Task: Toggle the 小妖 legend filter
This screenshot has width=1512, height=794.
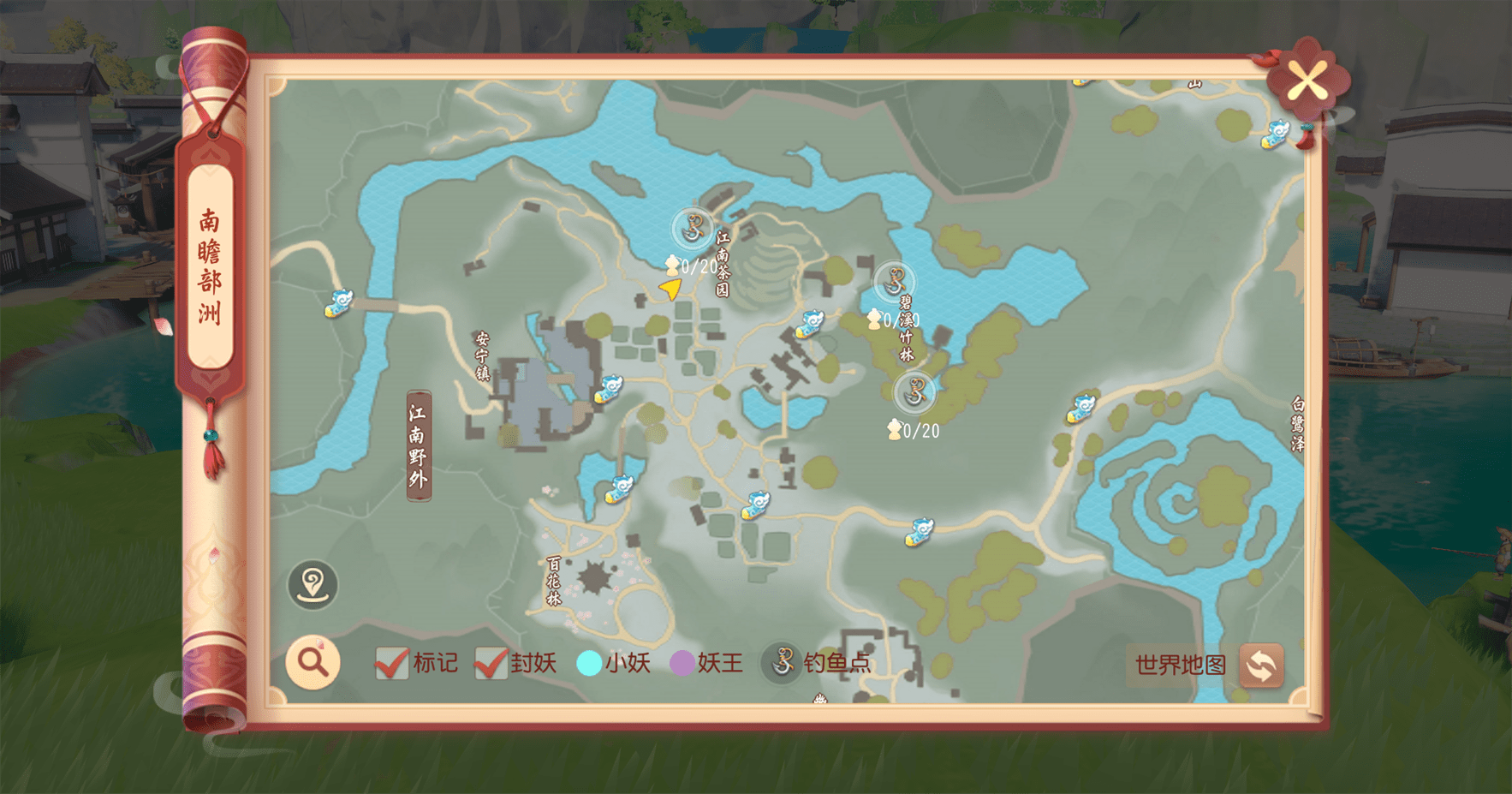Action: click(x=589, y=663)
